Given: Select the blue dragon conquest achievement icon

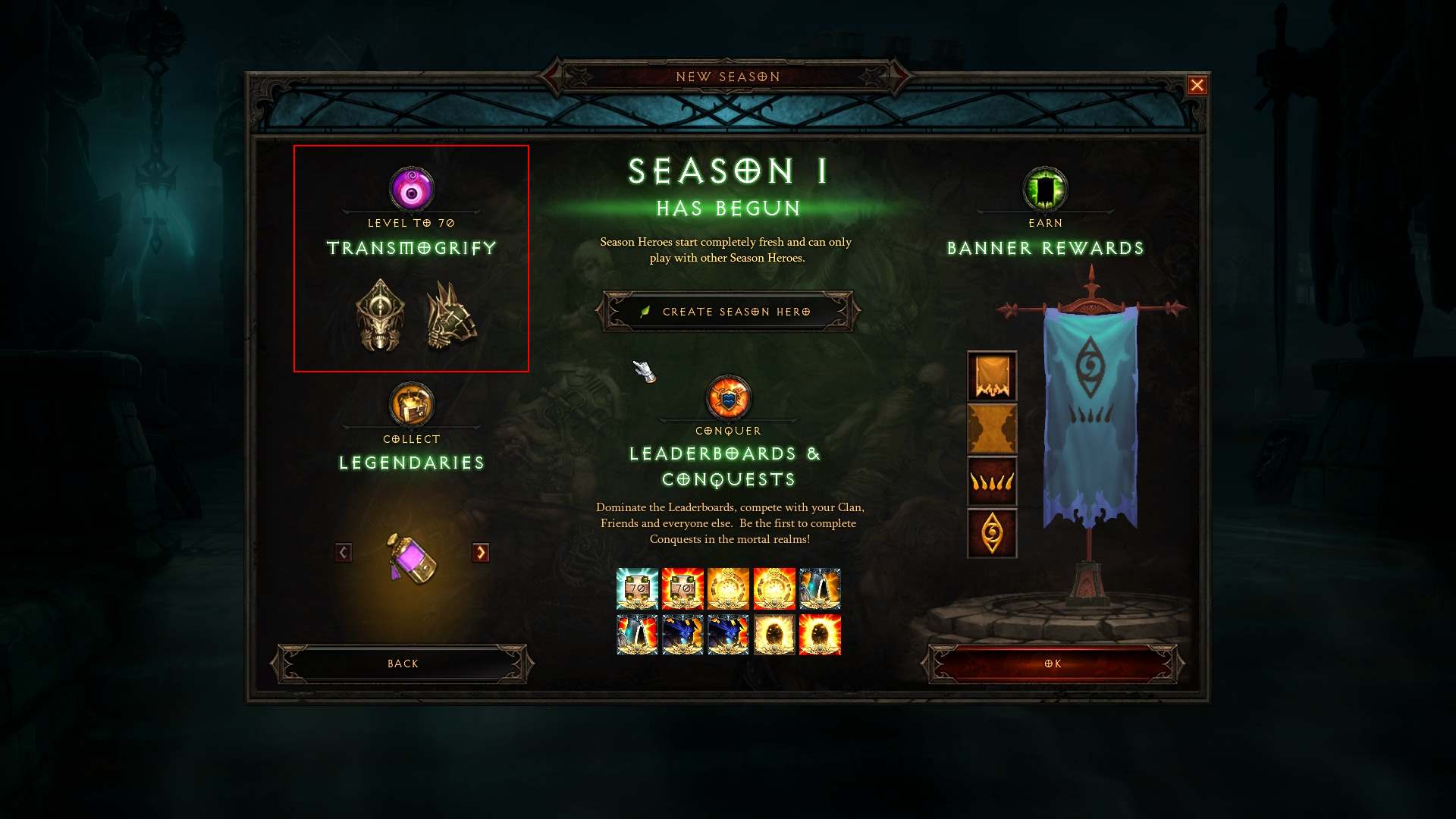Looking at the screenshot, I should point(682,635).
